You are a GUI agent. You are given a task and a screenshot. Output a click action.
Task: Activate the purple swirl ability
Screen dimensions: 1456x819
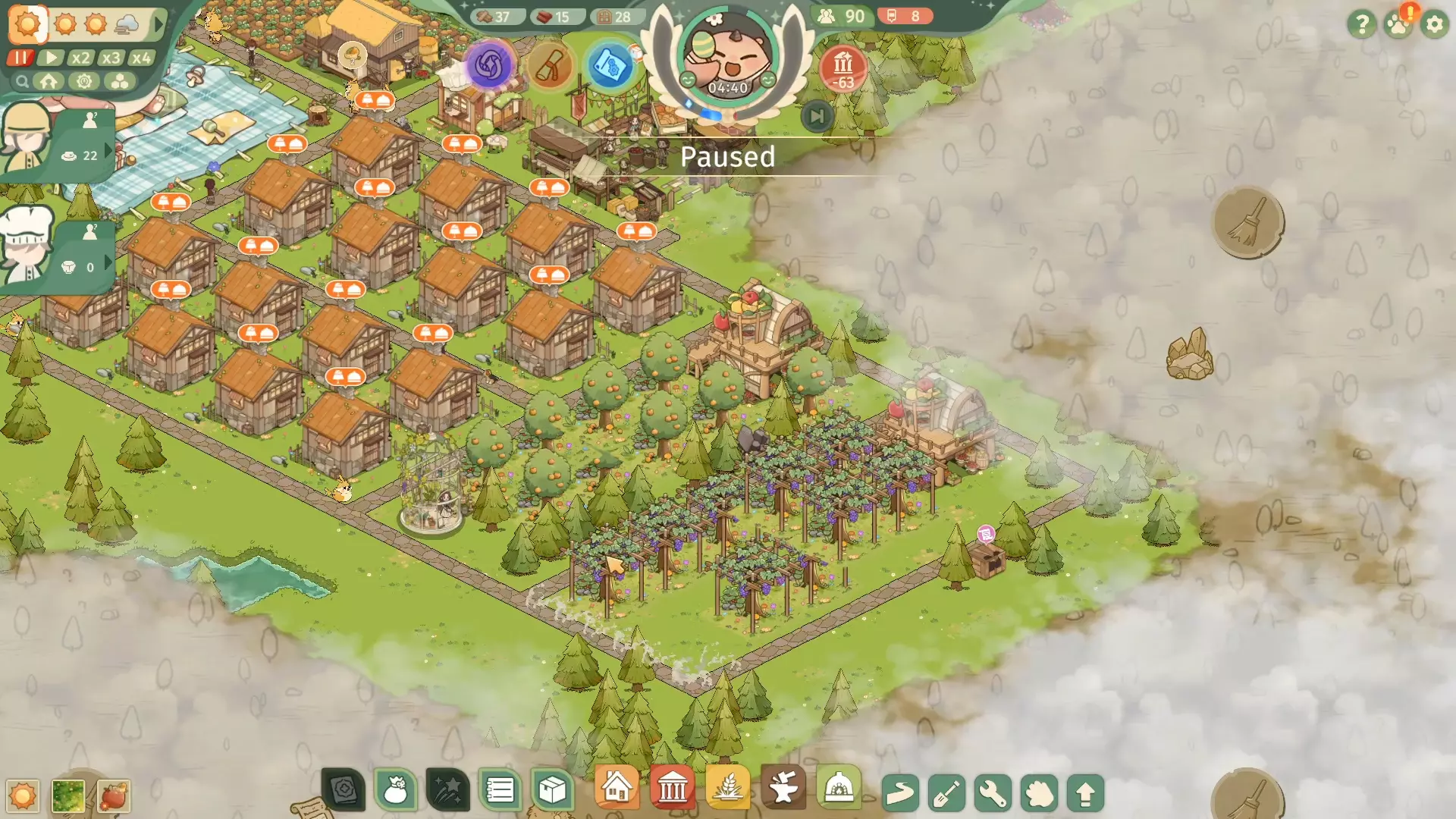(489, 65)
